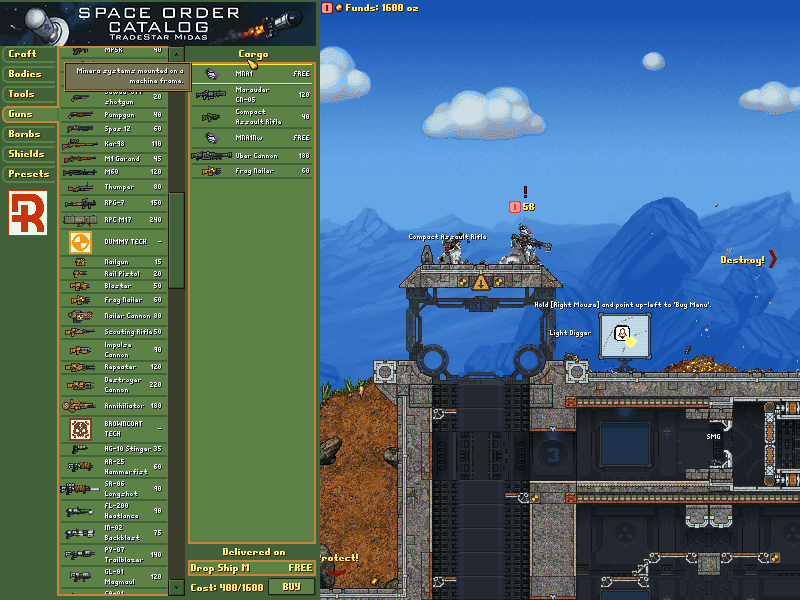Switch to the Bodies category

click(27, 74)
